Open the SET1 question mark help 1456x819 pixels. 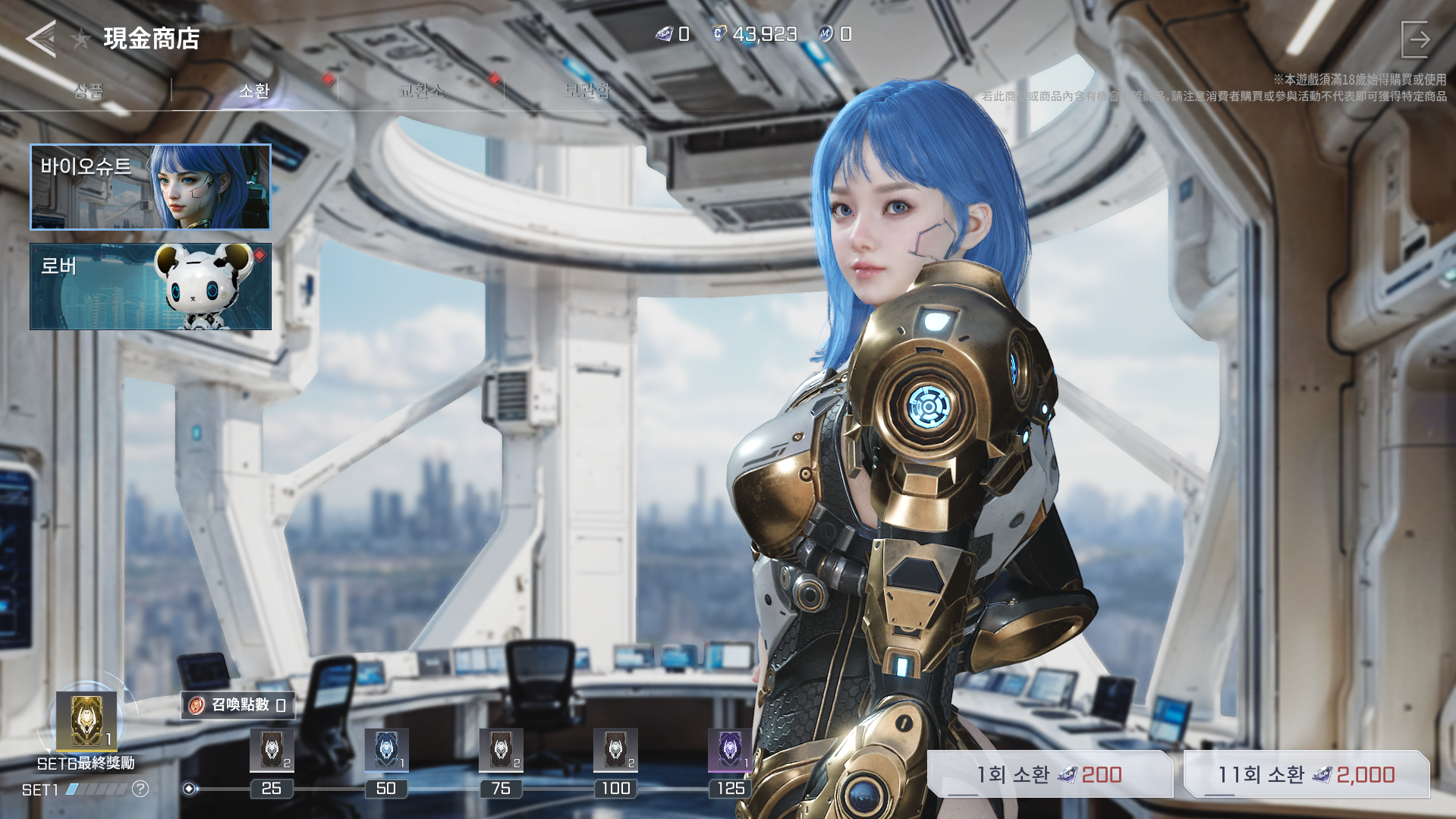(x=140, y=789)
